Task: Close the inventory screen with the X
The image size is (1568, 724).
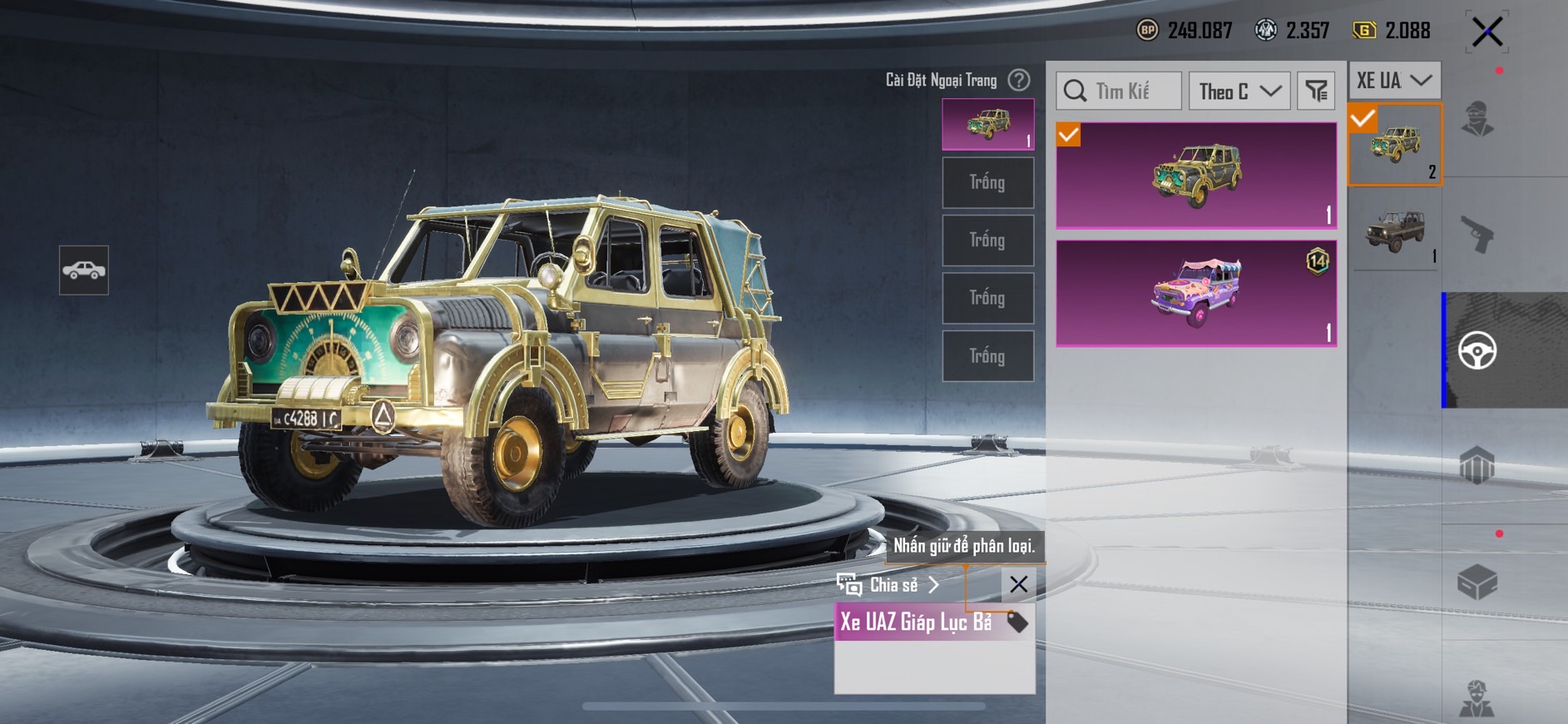Action: tap(1486, 33)
